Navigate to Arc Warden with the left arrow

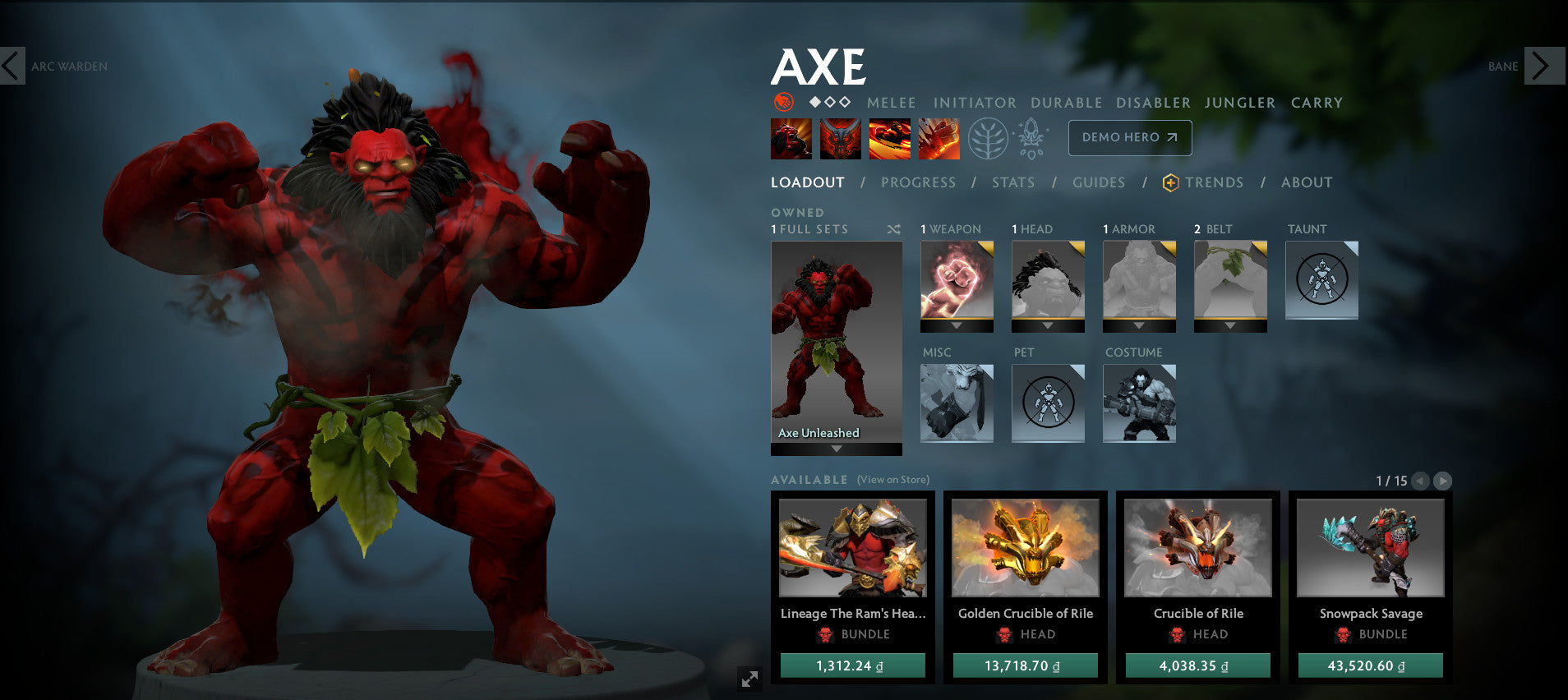click(12, 66)
